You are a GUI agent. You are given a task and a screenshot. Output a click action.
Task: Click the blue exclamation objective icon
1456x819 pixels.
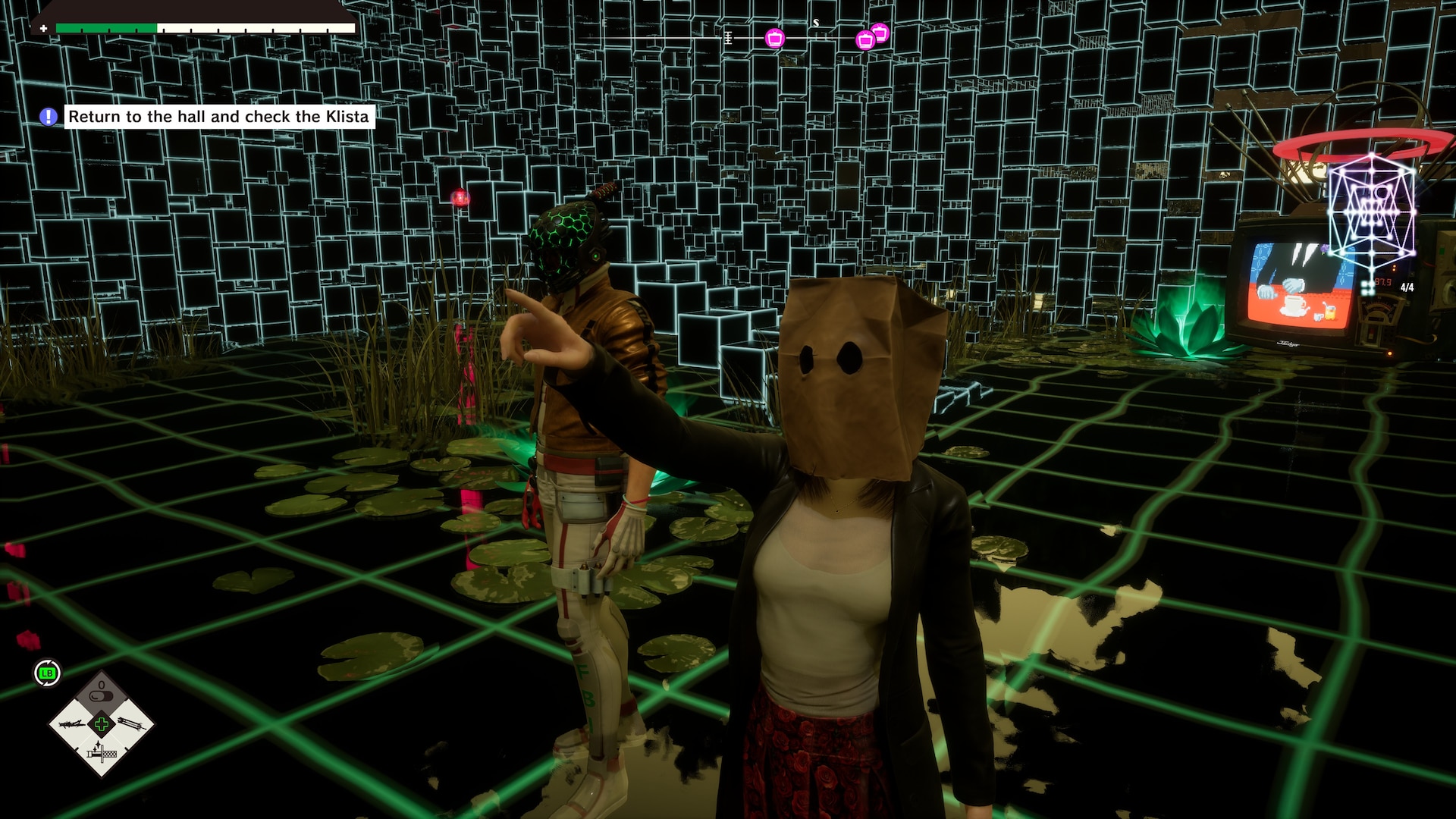pyautogui.click(x=48, y=117)
